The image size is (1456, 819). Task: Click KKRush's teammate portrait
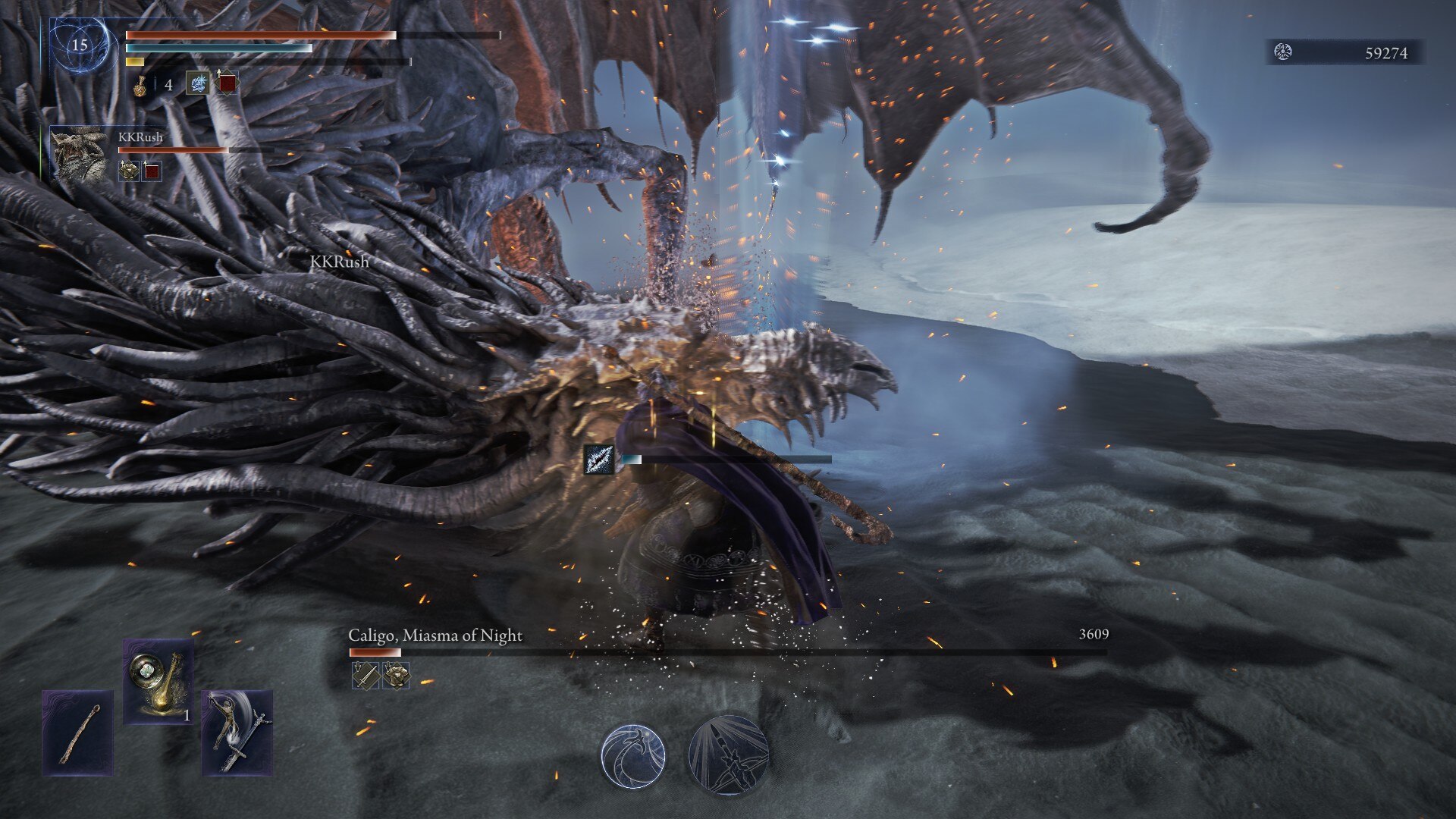tap(80, 154)
